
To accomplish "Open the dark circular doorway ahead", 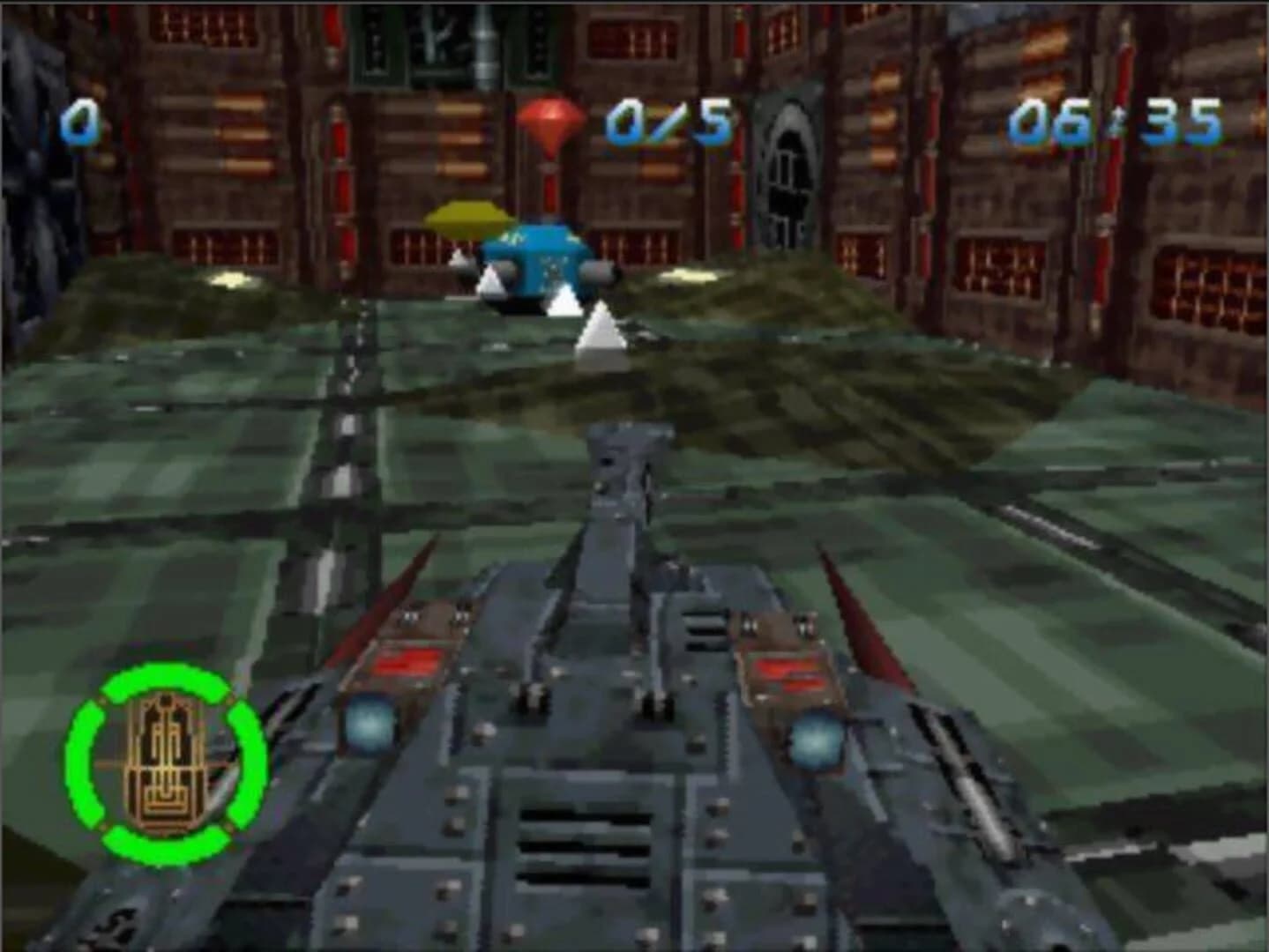I will pyautogui.click(x=791, y=163).
